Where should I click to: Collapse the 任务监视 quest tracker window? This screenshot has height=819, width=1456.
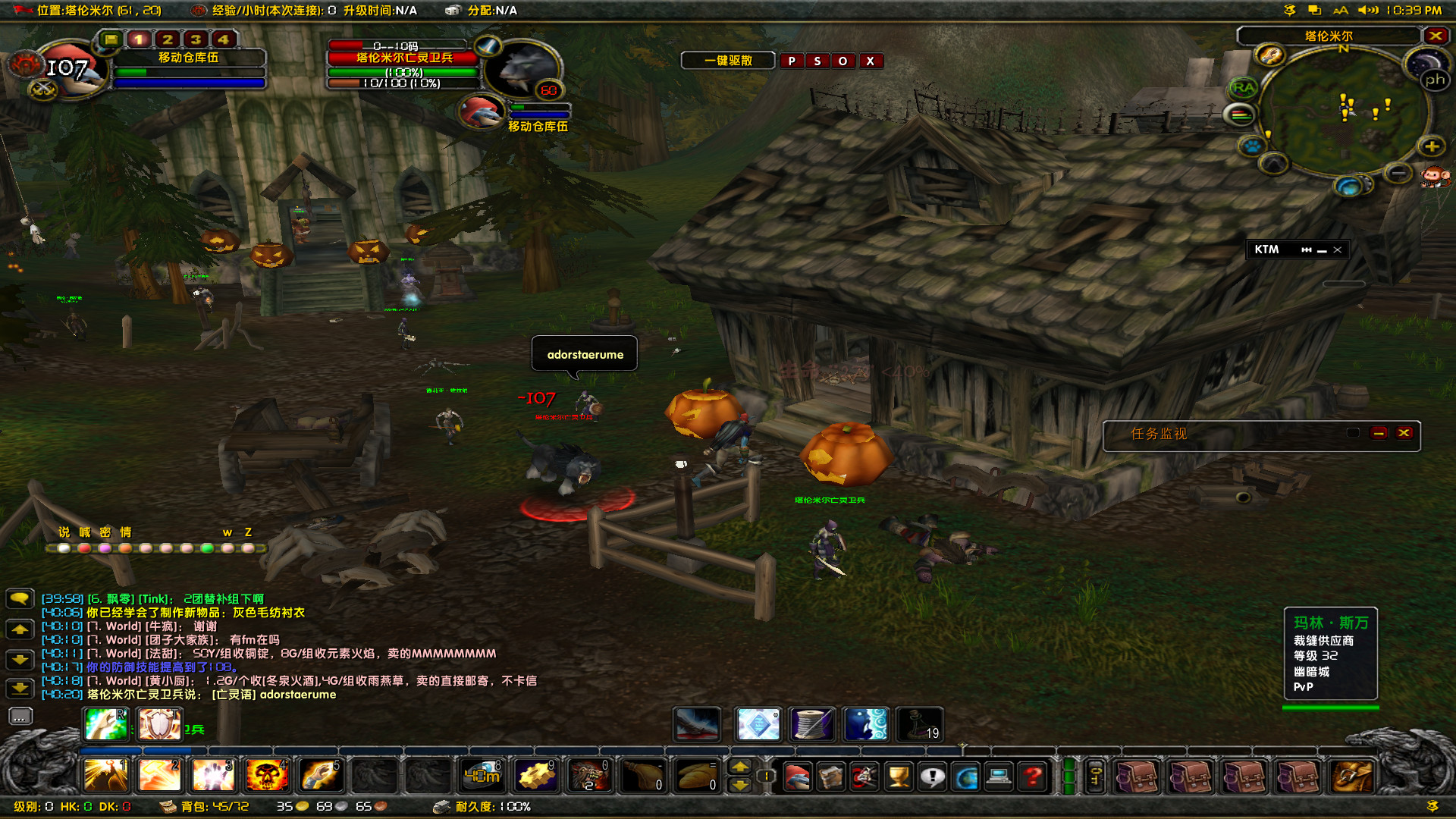coord(1379,433)
